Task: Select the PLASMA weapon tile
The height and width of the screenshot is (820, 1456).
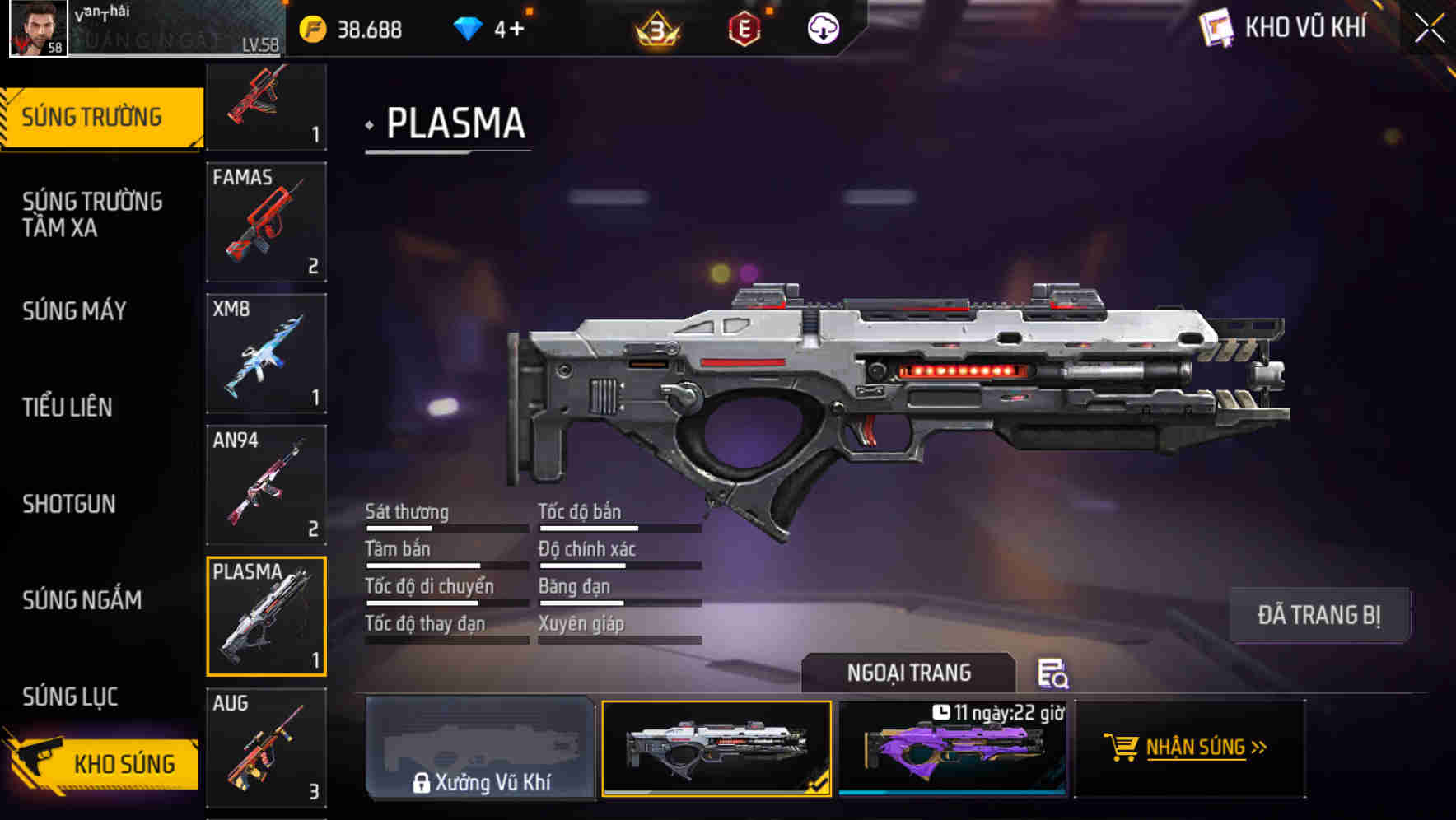Action: (x=266, y=616)
